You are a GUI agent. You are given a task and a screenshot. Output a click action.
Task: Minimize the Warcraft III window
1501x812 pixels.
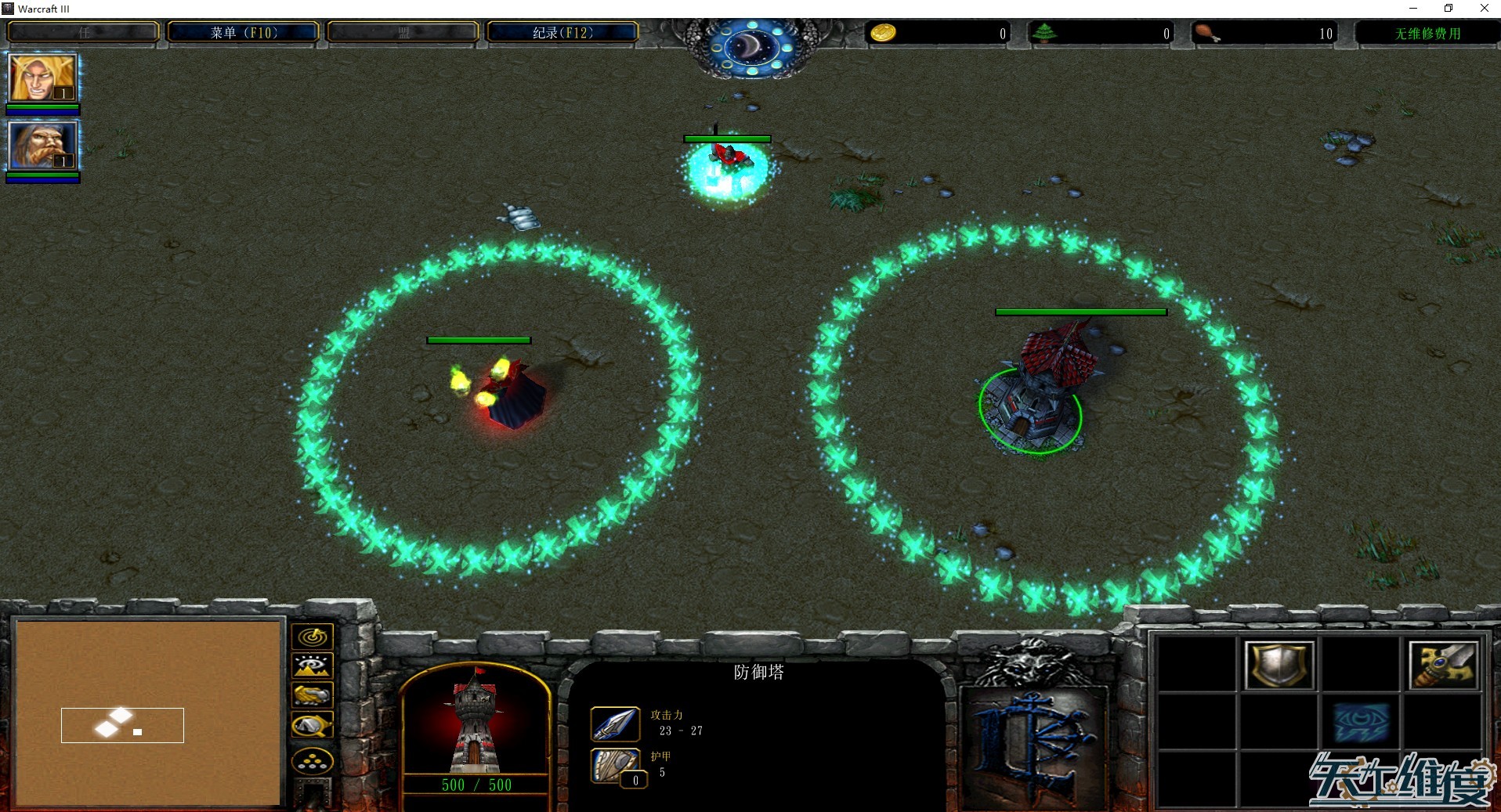click(x=1413, y=9)
